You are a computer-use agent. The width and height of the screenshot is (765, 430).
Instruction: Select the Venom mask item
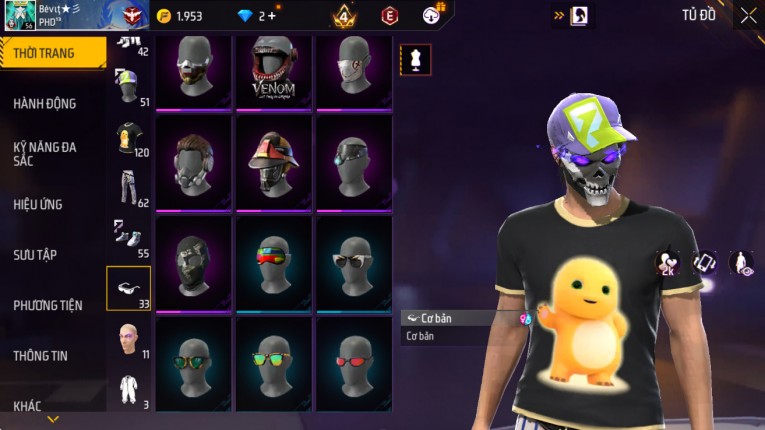[273, 72]
